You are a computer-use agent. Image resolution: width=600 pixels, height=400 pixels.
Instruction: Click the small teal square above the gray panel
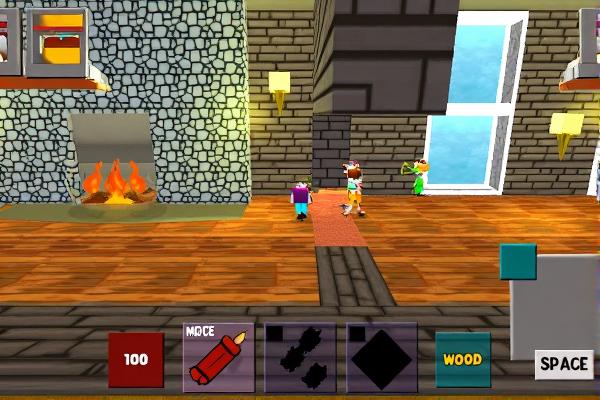(x=518, y=261)
